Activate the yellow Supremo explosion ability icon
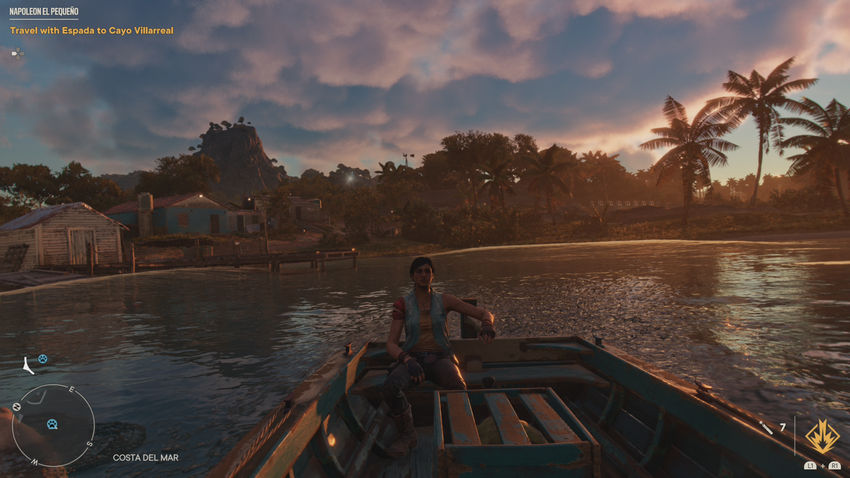850x478 pixels. (822, 436)
